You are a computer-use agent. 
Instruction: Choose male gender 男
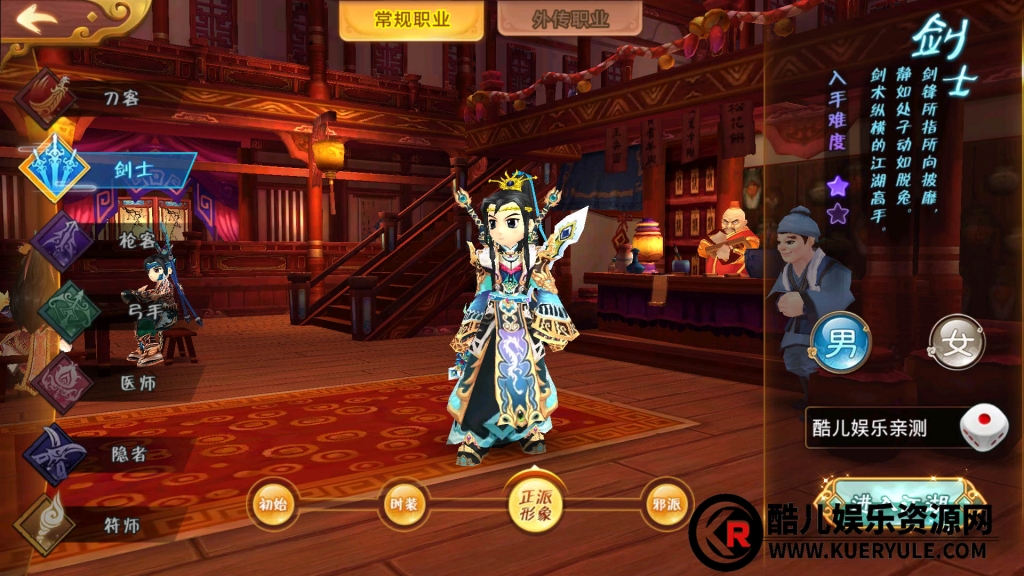coord(839,342)
